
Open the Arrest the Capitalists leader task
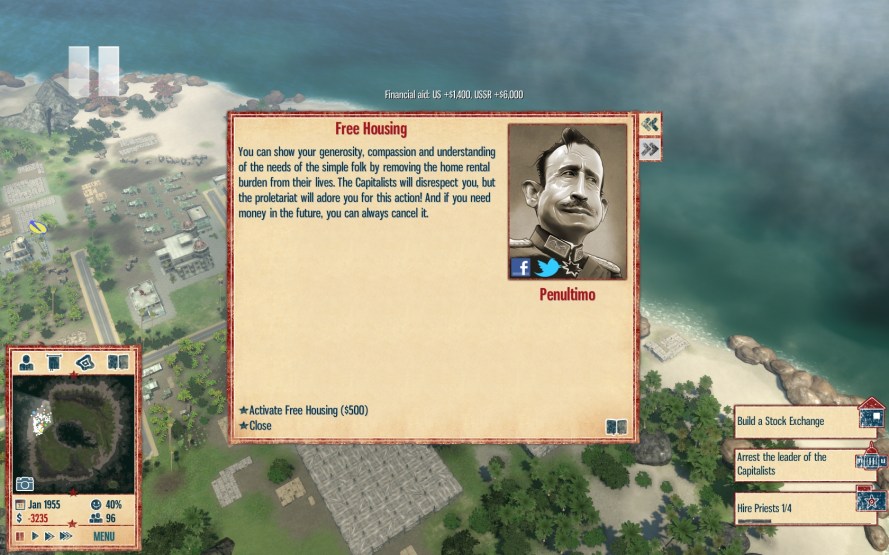pyautogui.click(x=796, y=462)
